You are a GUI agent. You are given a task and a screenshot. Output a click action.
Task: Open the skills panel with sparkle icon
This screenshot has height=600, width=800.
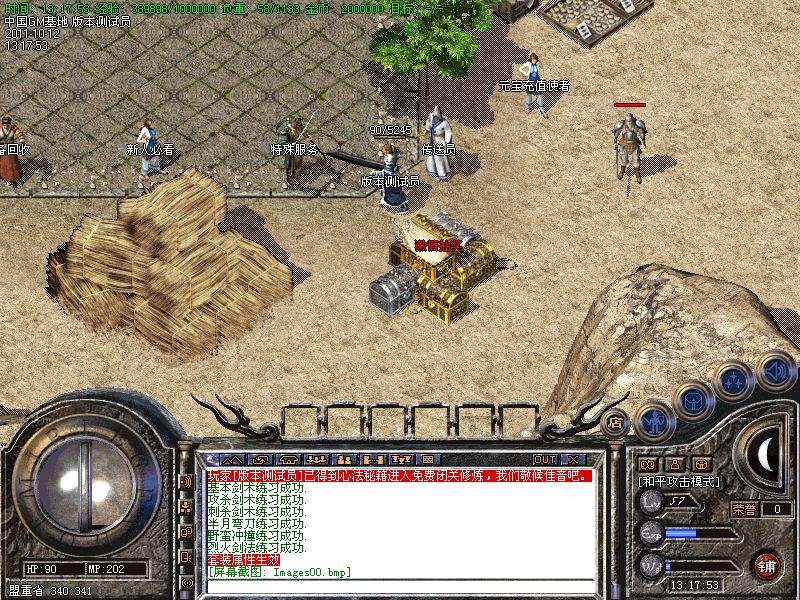735,381
